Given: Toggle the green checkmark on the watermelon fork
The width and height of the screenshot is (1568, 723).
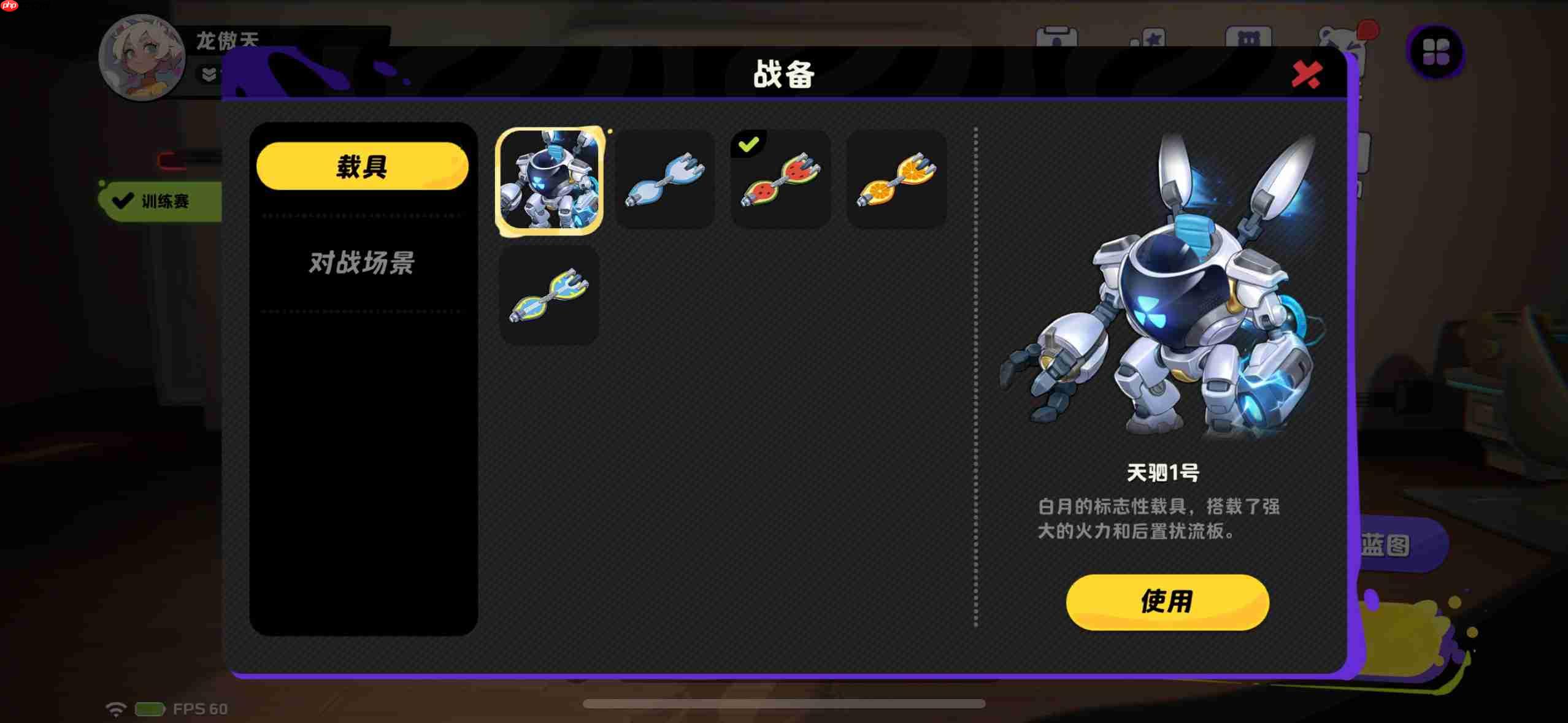Looking at the screenshot, I should tap(748, 143).
